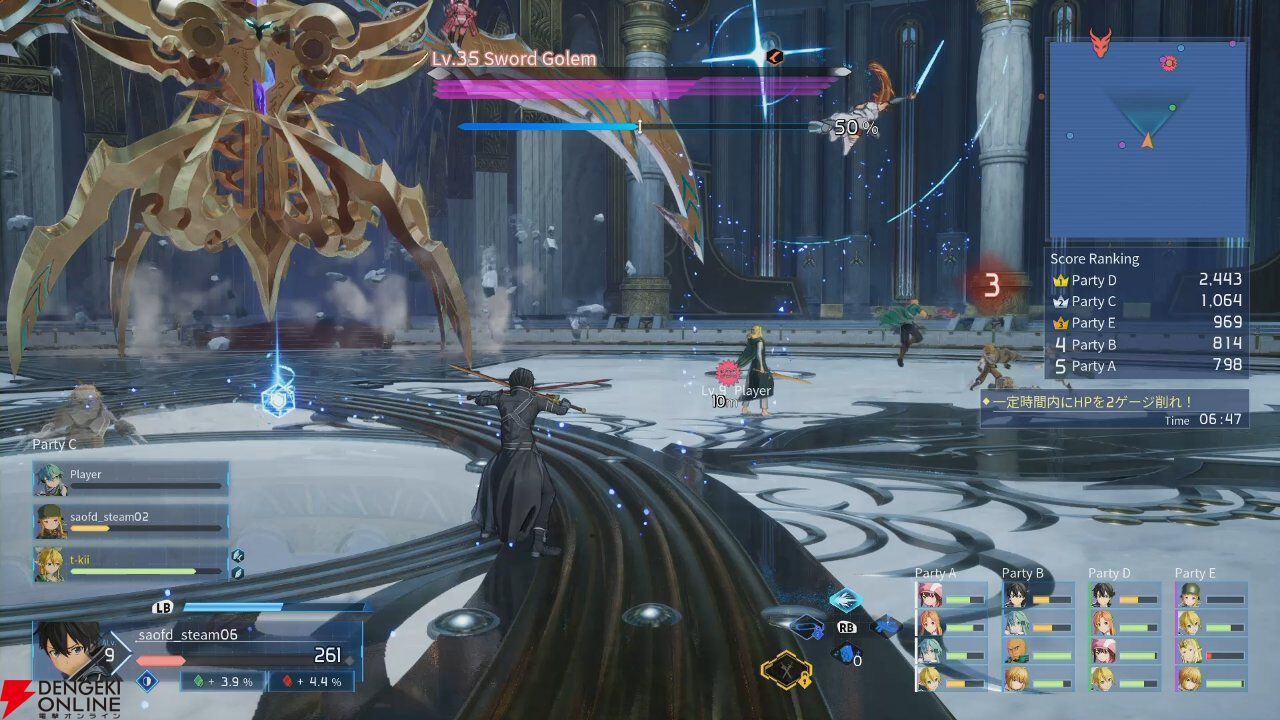Image resolution: width=1280 pixels, height=720 pixels.
Task: Choose saofd_steam02 in the Party C list
Action: click(x=130, y=521)
